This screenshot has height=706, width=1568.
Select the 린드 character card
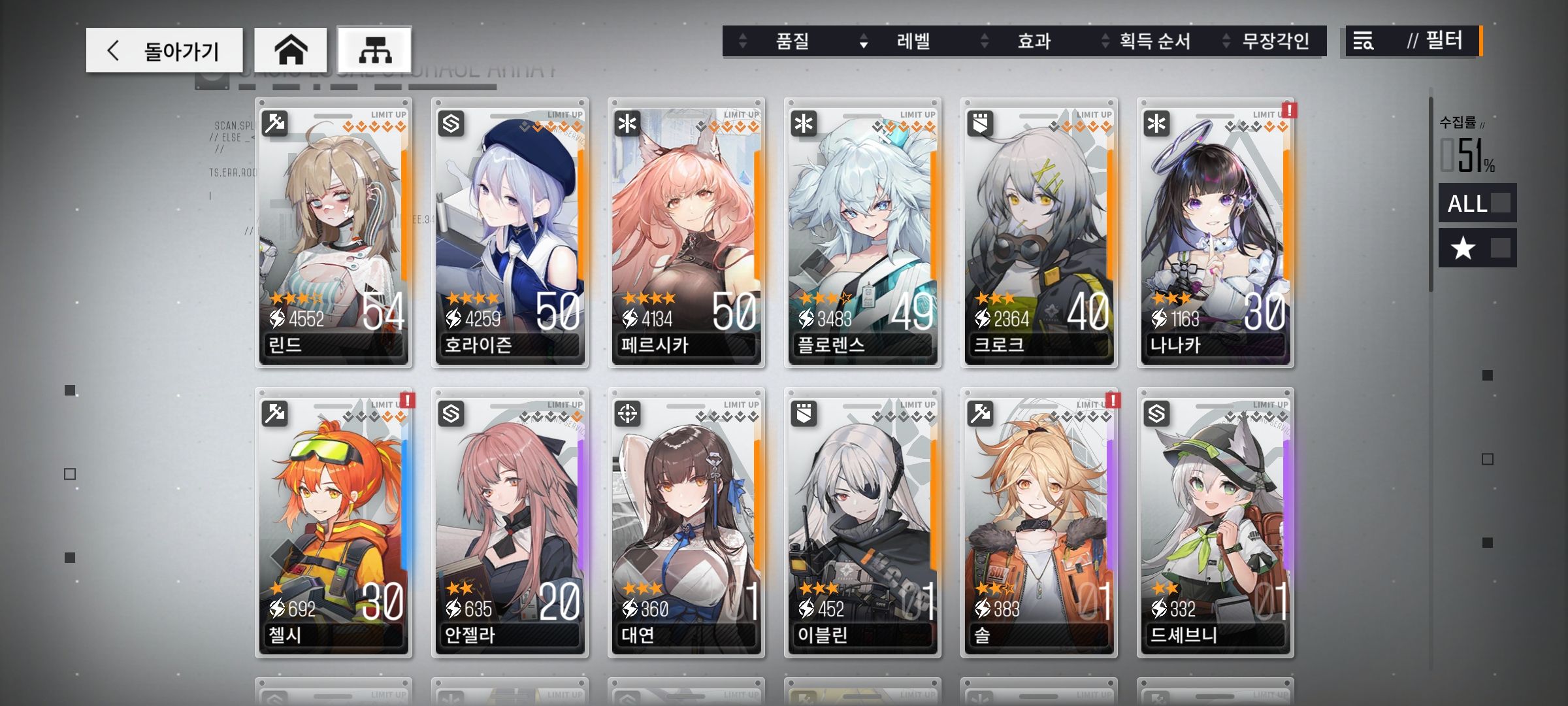click(334, 233)
